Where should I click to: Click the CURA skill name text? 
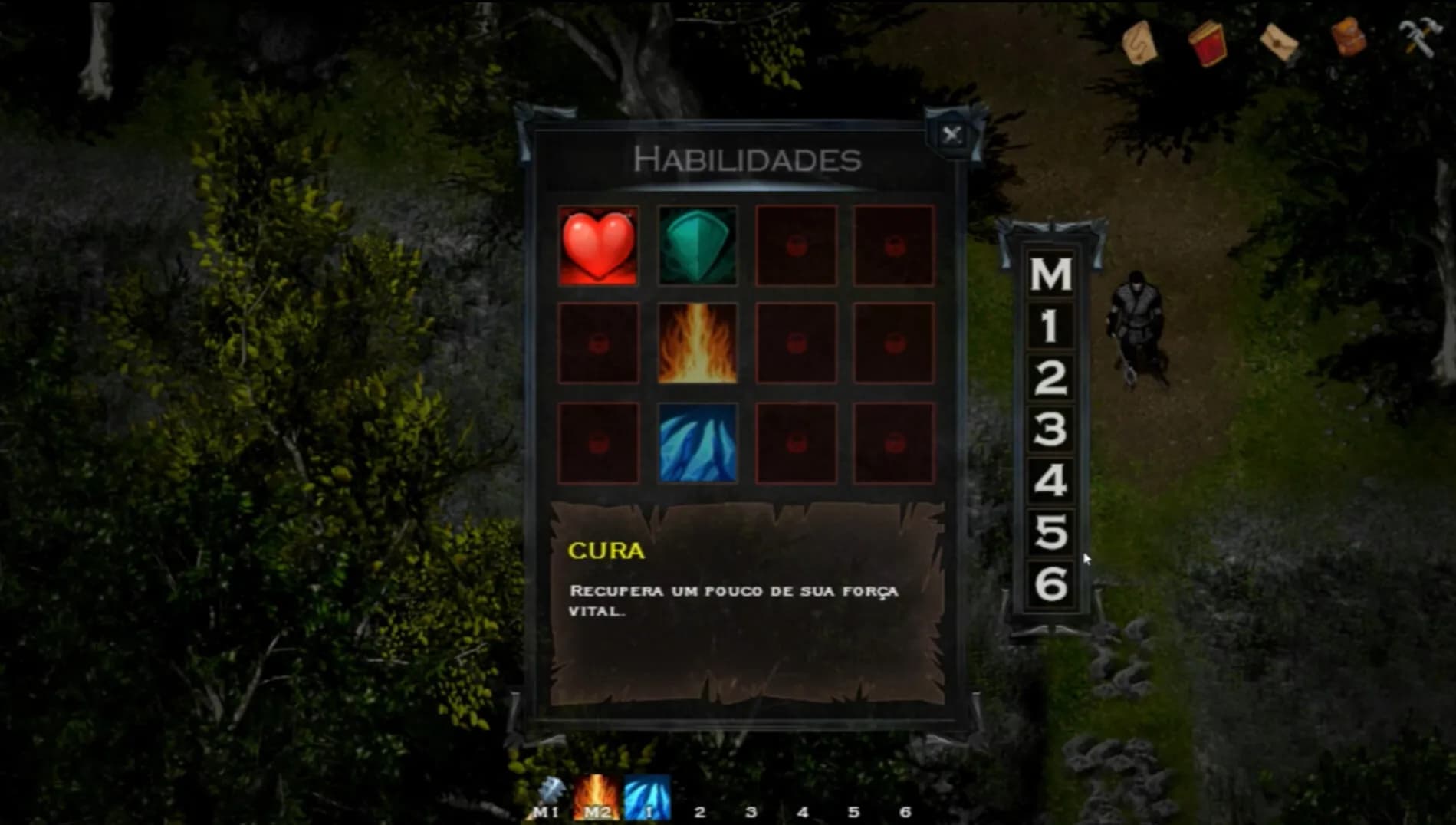[x=606, y=551]
